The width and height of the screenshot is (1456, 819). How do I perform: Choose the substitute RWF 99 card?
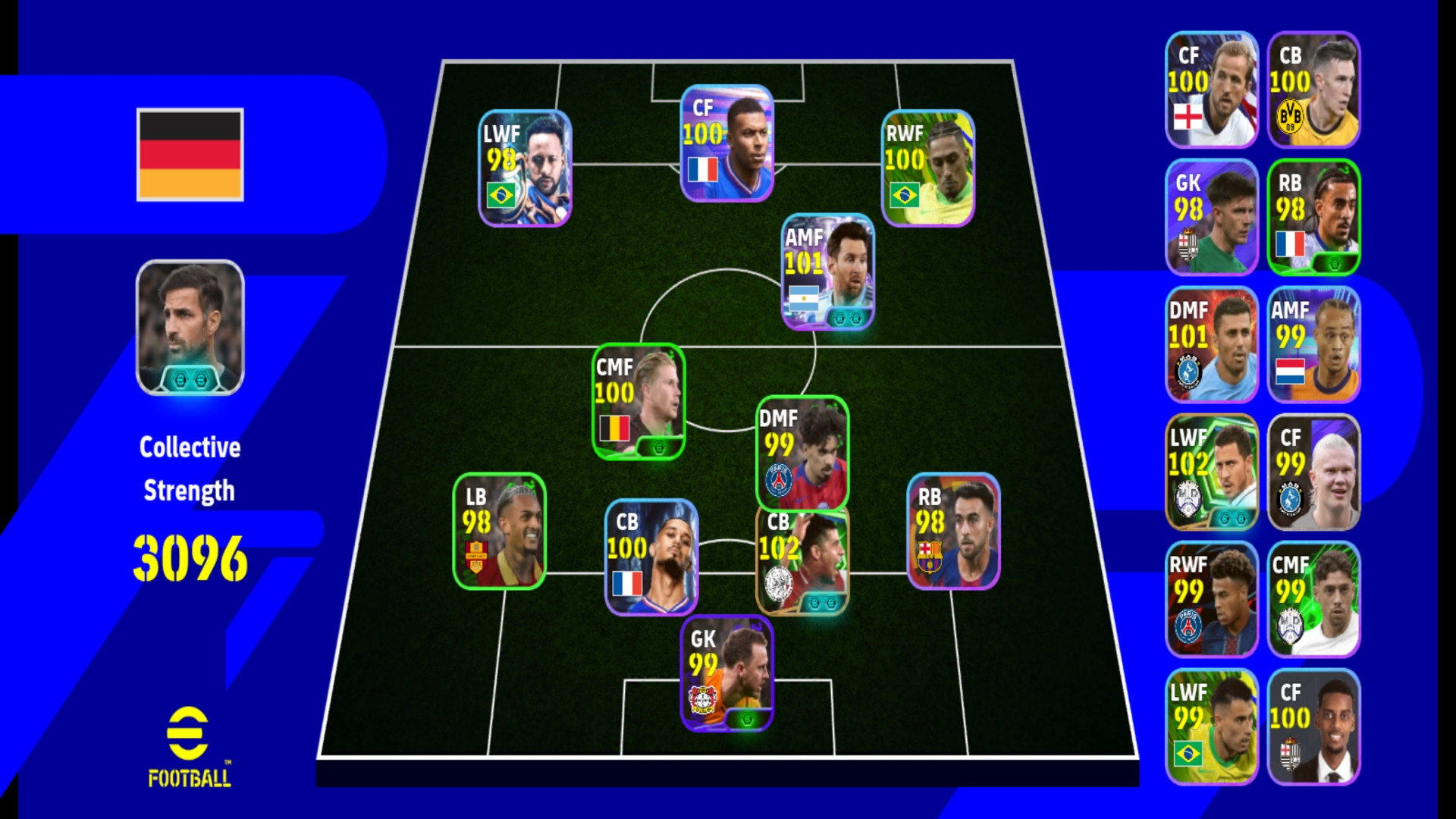1211,599
